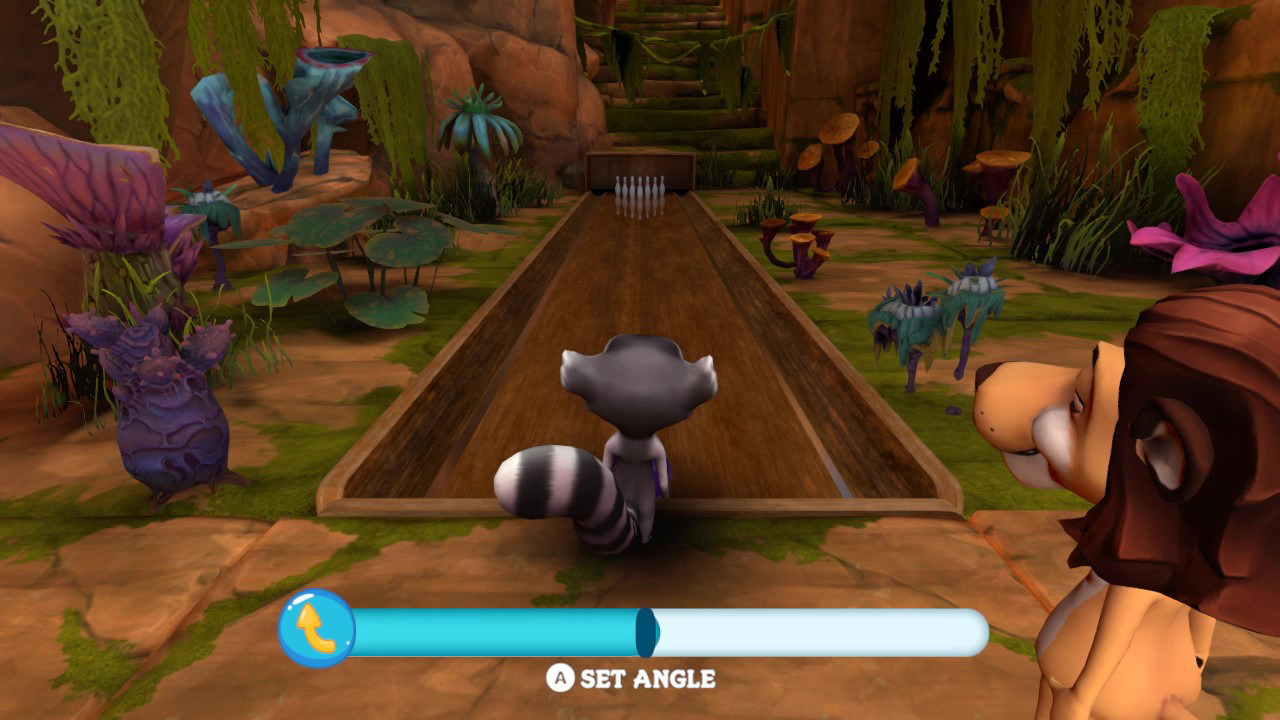Viewport: 1280px width, 720px height.
Task: Click the center bowling pin
Action: pos(640,187)
